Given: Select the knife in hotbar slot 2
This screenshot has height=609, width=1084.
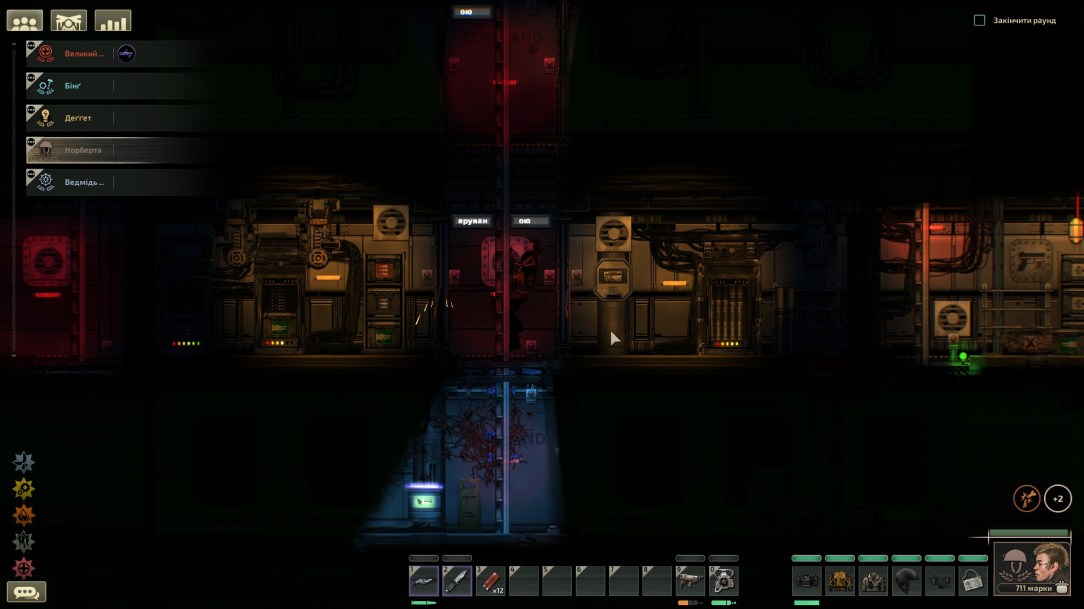Looking at the screenshot, I should [457, 581].
